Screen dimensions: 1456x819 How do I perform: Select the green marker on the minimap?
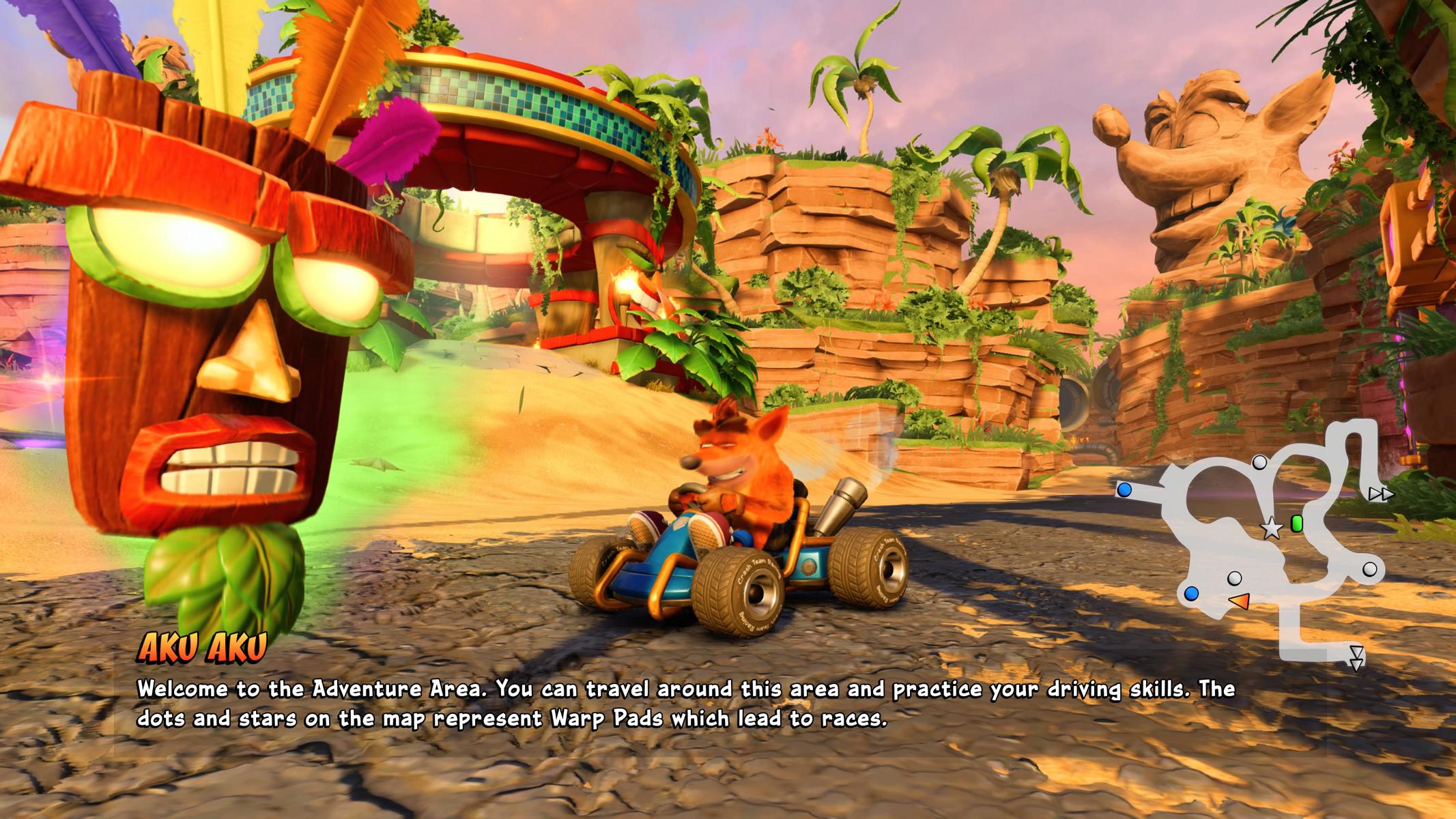1297,523
